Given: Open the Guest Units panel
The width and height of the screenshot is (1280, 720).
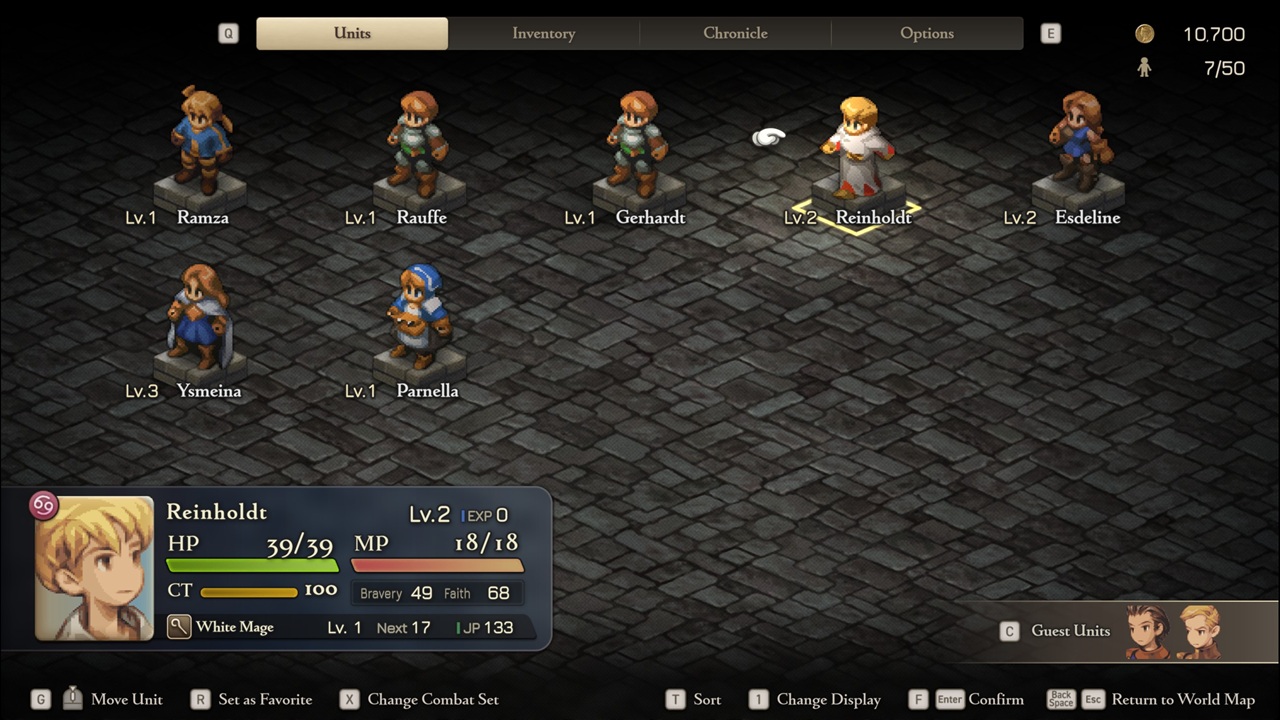Looking at the screenshot, I should (1070, 631).
